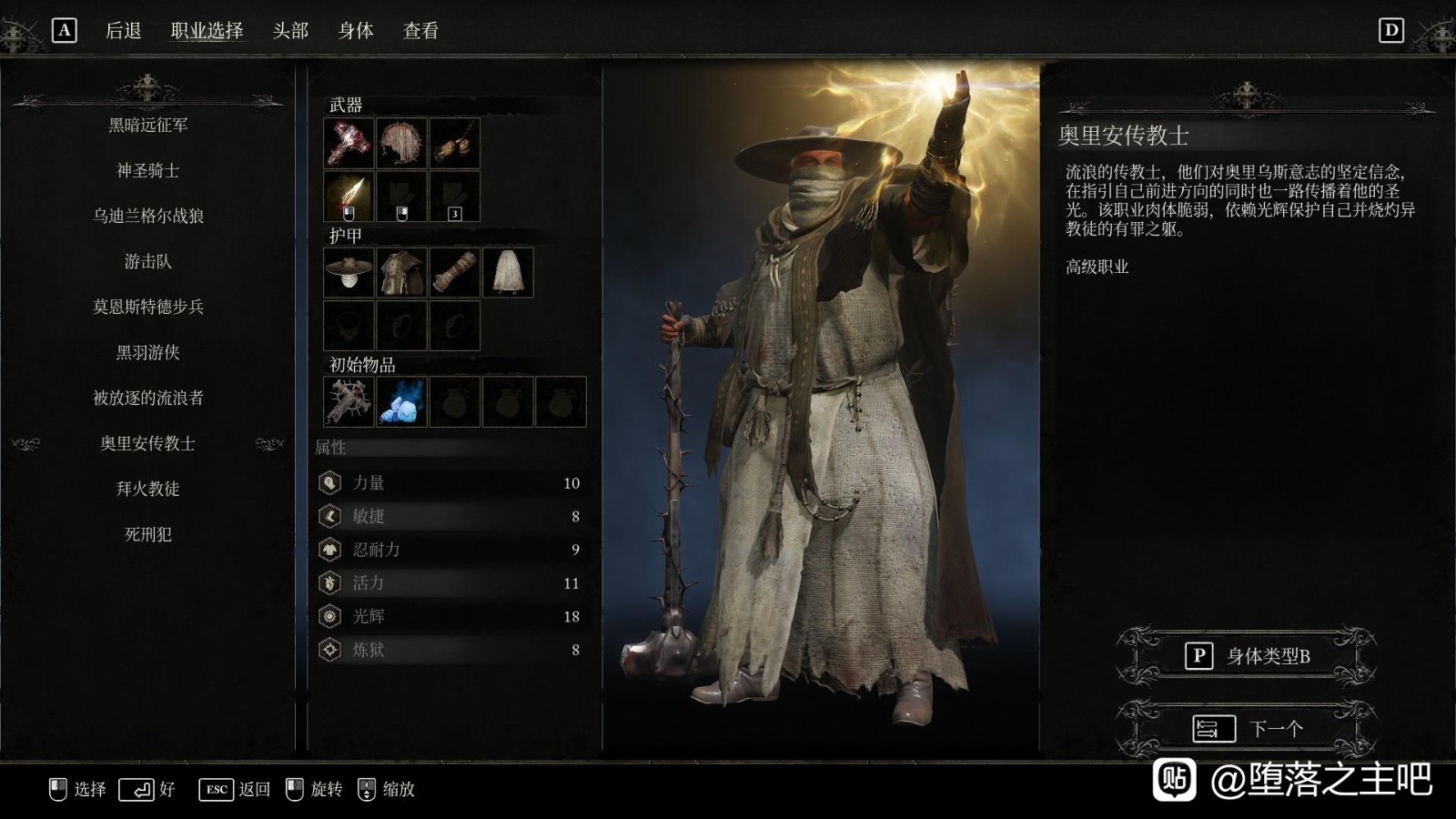Select the 拜火教徒 class
Image resolution: width=1456 pixels, height=819 pixels.
click(x=148, y=490)
